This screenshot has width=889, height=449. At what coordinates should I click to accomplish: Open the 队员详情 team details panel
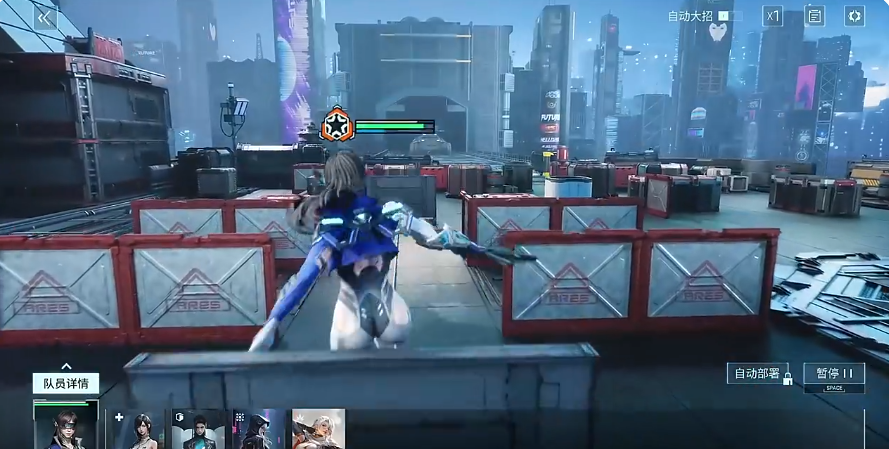pos(66,382)
